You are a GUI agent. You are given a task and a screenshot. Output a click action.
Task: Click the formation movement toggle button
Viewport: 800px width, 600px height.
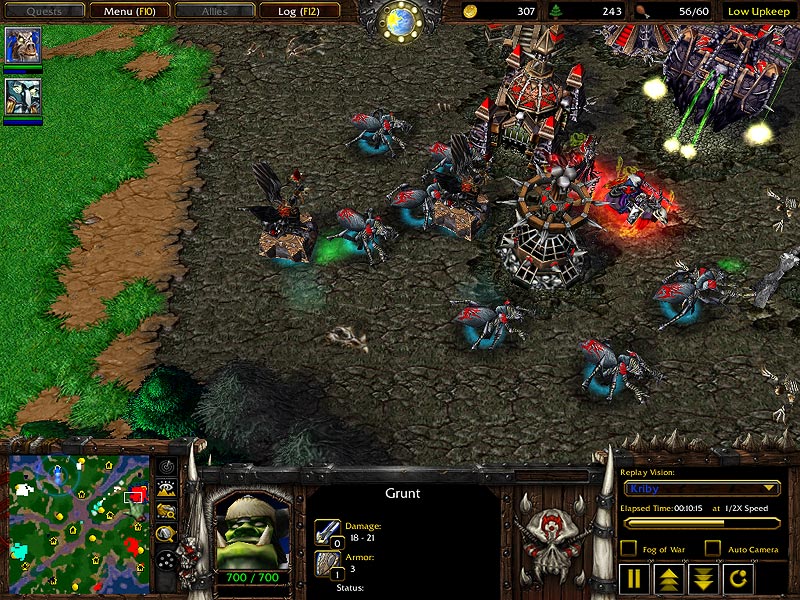tap(167, 561)
